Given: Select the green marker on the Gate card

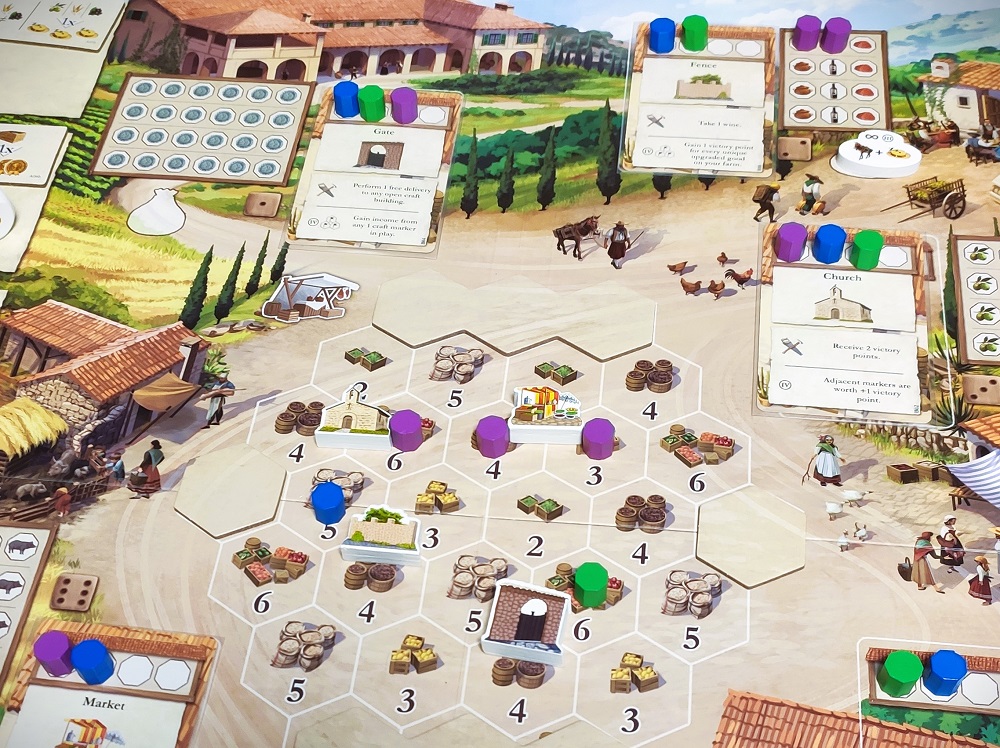Looking at the screenshot, I should (372, 103).
